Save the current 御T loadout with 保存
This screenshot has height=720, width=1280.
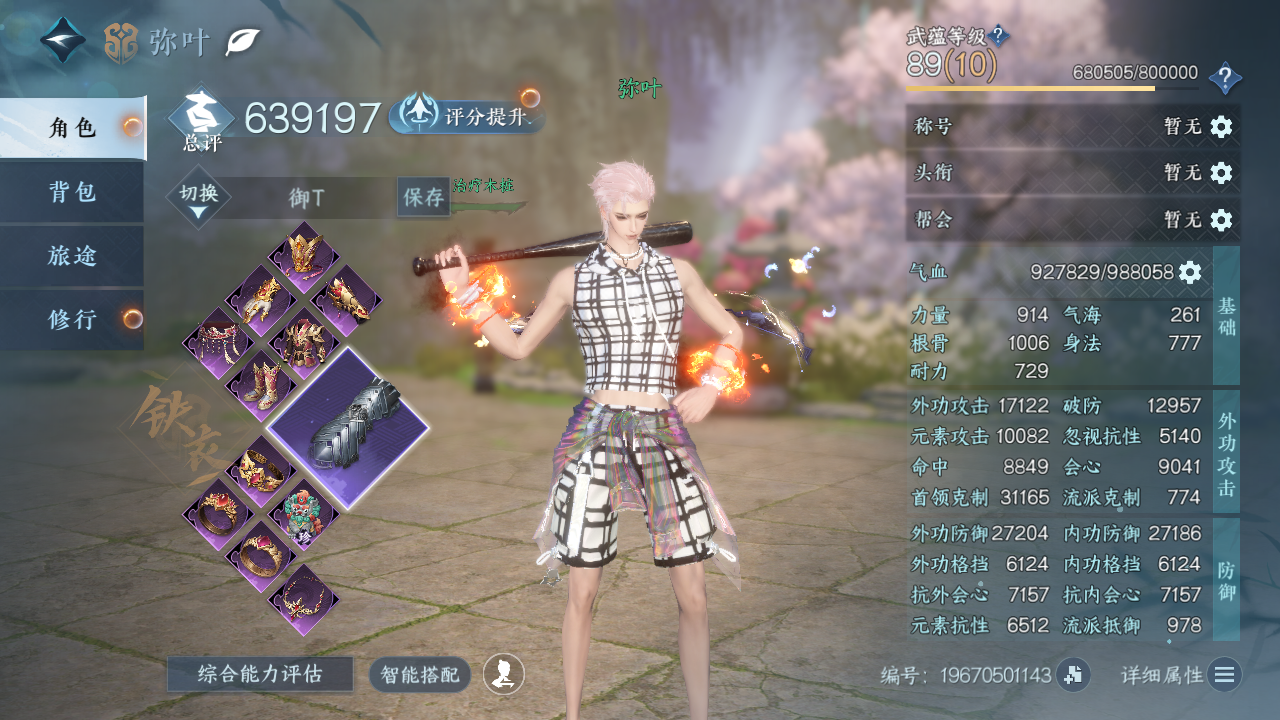coord(423,197)
